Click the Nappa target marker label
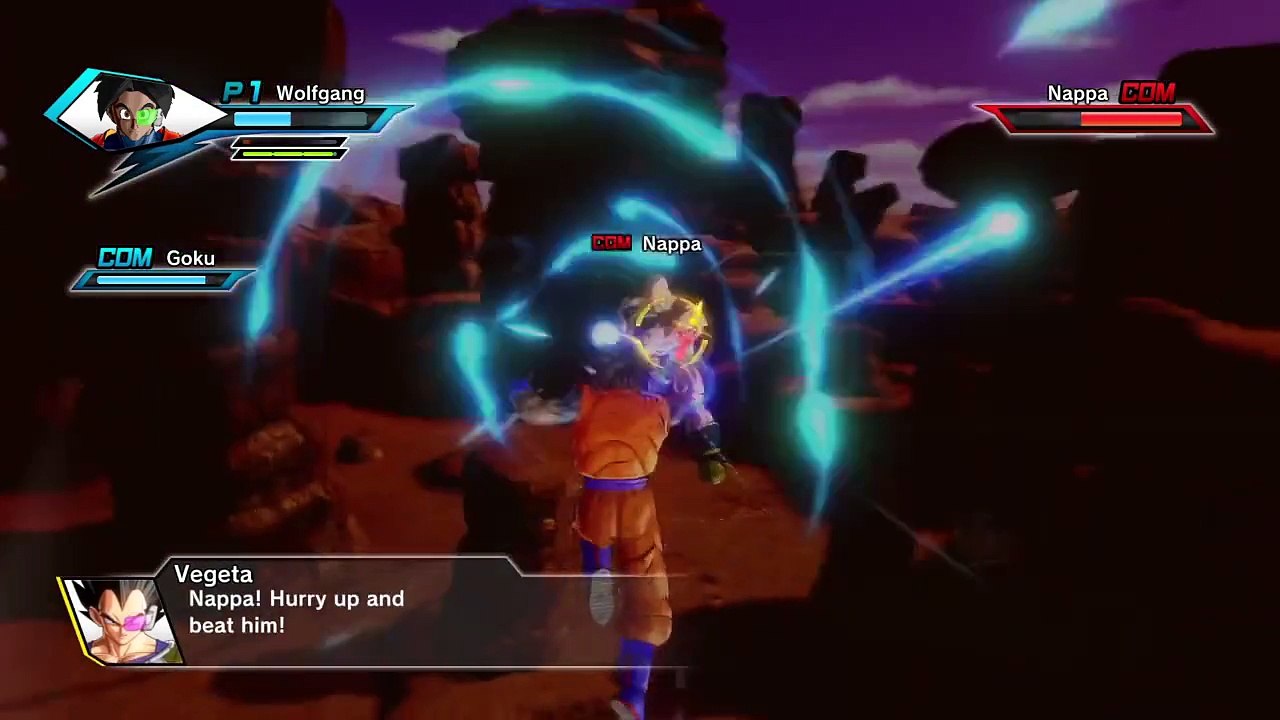The width and height of the screenshot is (1280, 720). (648, 244)
